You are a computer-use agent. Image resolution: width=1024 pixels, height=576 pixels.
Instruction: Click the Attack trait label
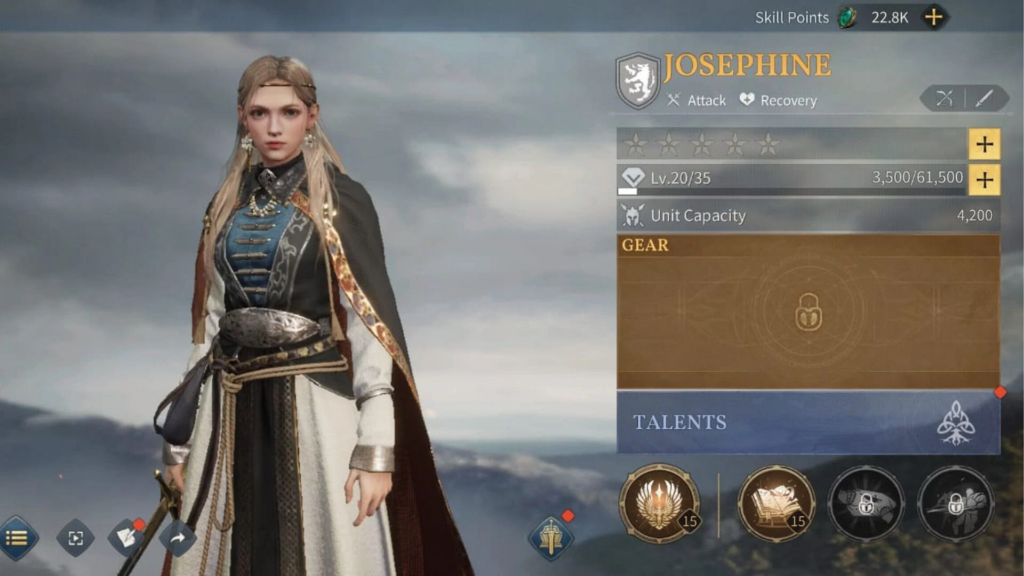[x=697, y=100]
